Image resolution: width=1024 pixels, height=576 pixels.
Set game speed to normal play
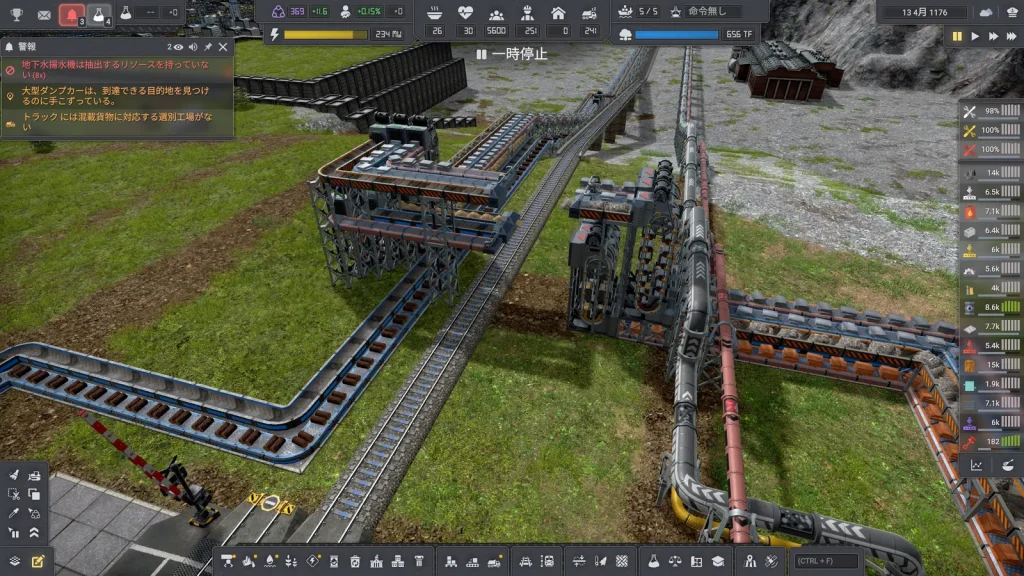pos(976,36)
